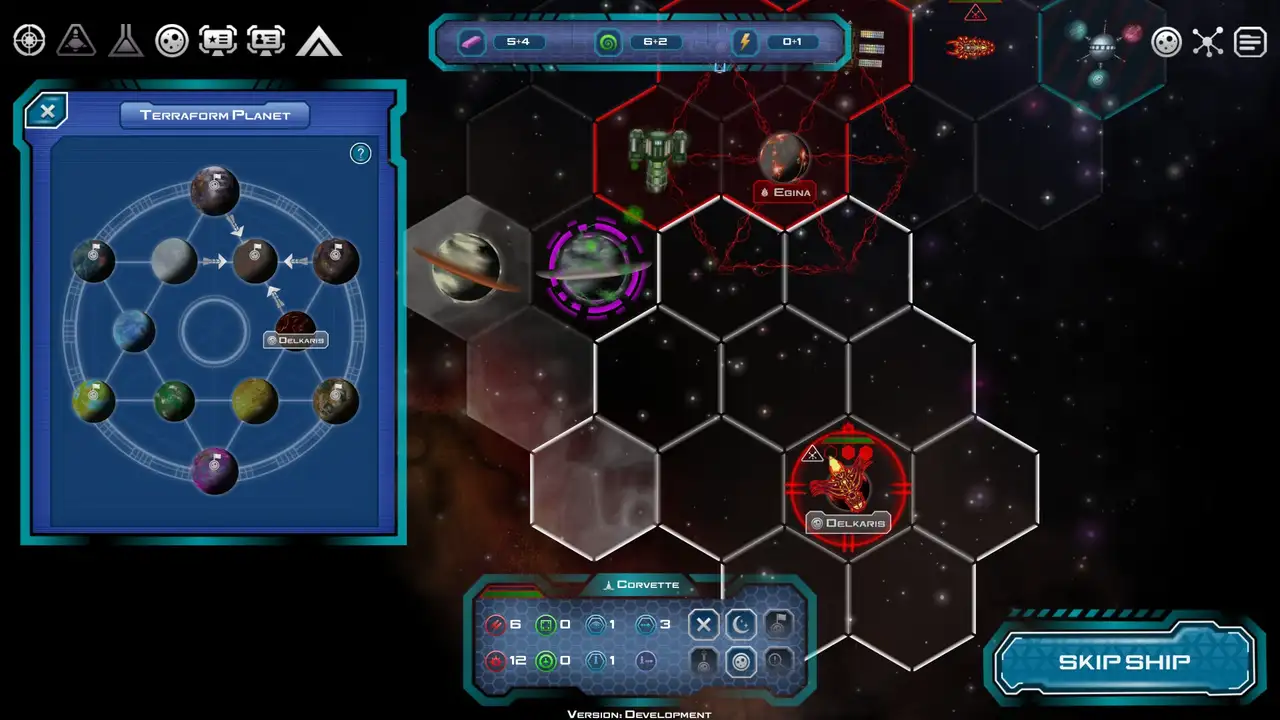1280x720 pixels.
Task: Activate the Corvette's terraform planet button
Action: point(741,661)
